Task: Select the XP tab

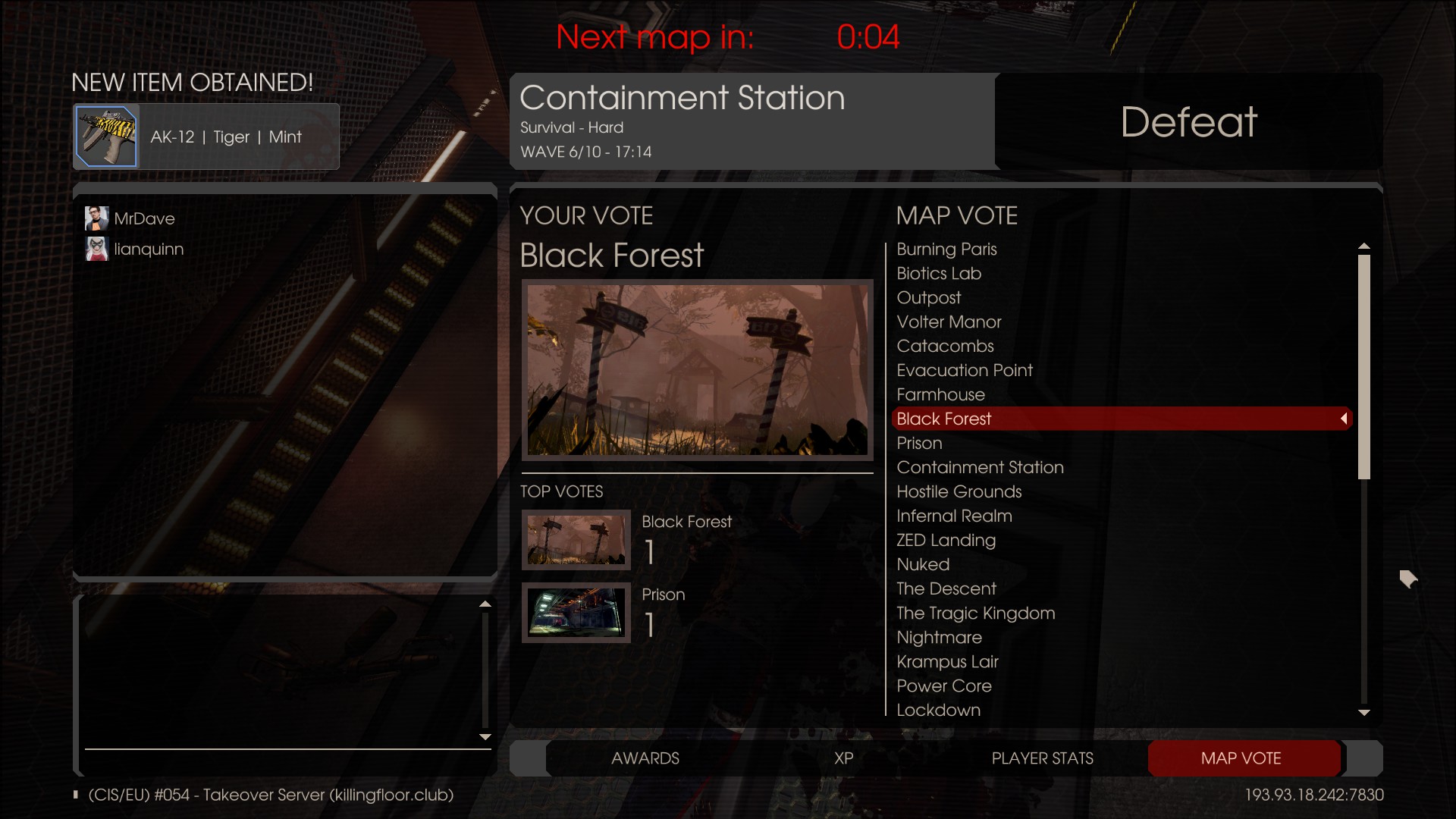Action: click(x=843, y=758)
